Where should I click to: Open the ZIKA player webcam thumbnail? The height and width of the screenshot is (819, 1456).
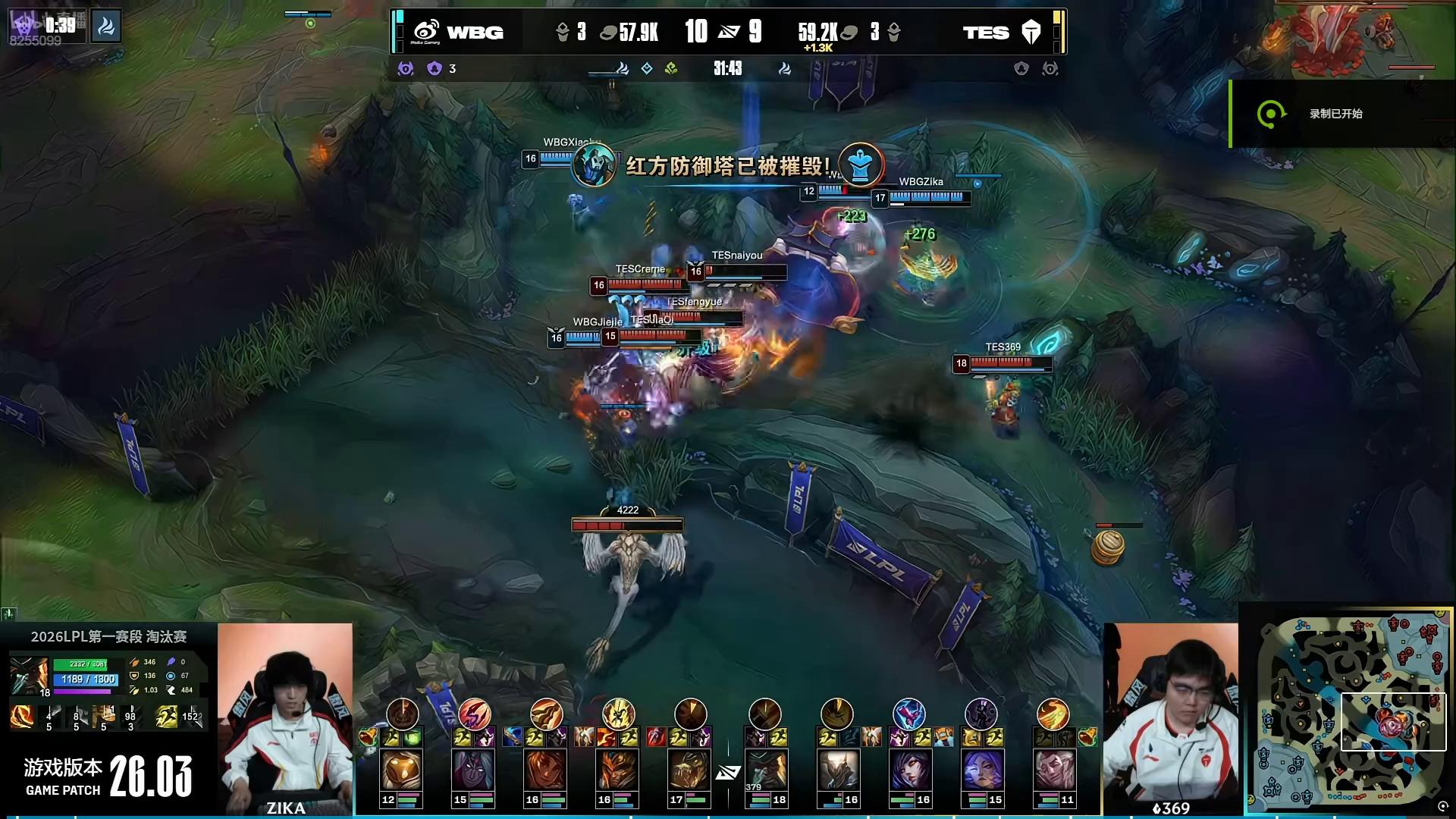(285, 717)
